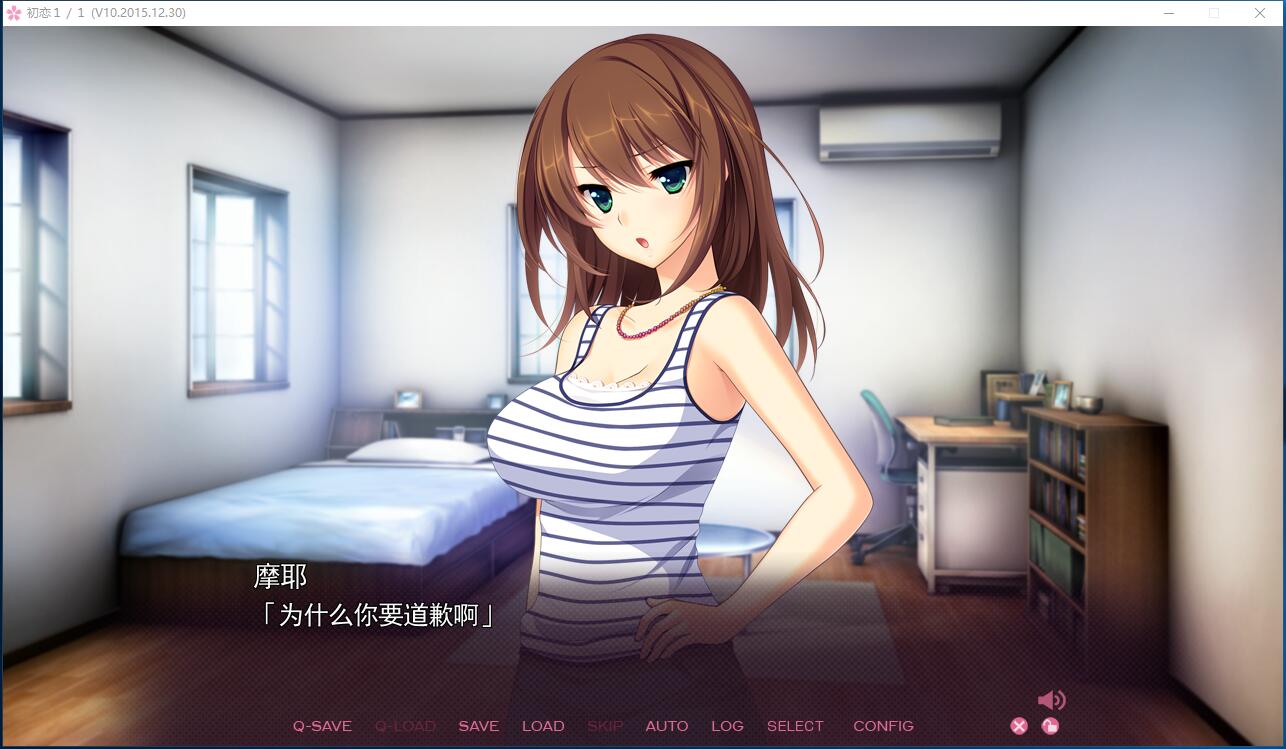This screenshot has height=749, width=1286.
Task: Open the SELECT menu
Action: [x=795, y=726]
